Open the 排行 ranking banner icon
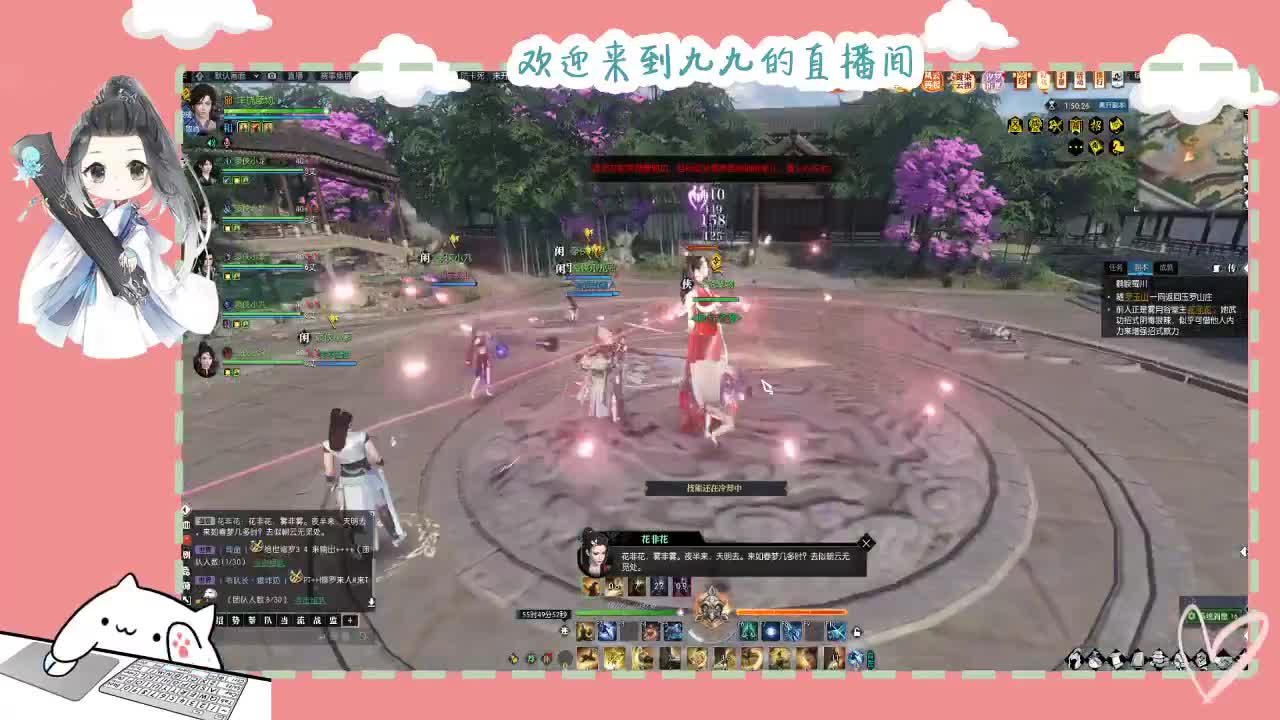The image size is (1280, 720). [x=1100, y=79]
